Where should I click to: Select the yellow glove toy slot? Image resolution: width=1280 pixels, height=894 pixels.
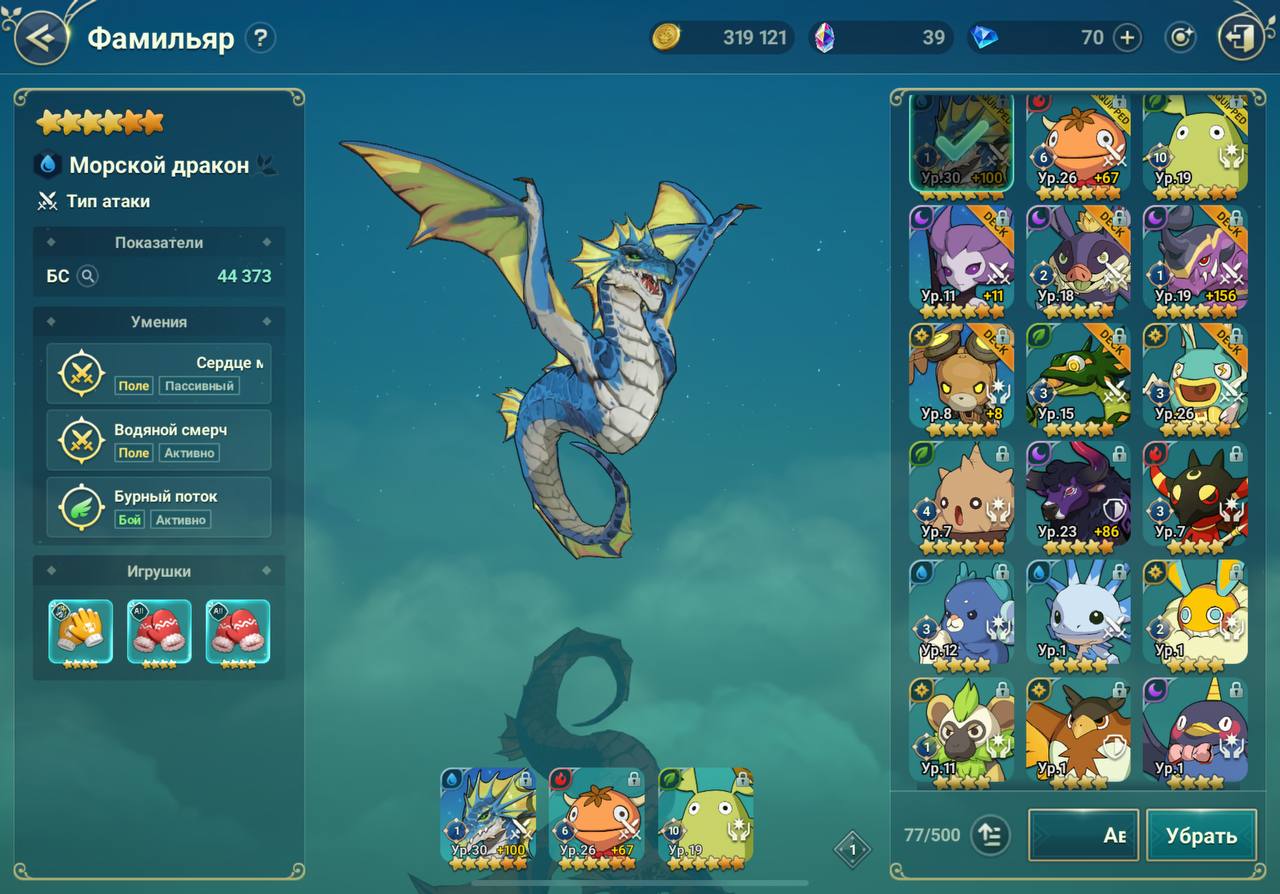(80, 632)
